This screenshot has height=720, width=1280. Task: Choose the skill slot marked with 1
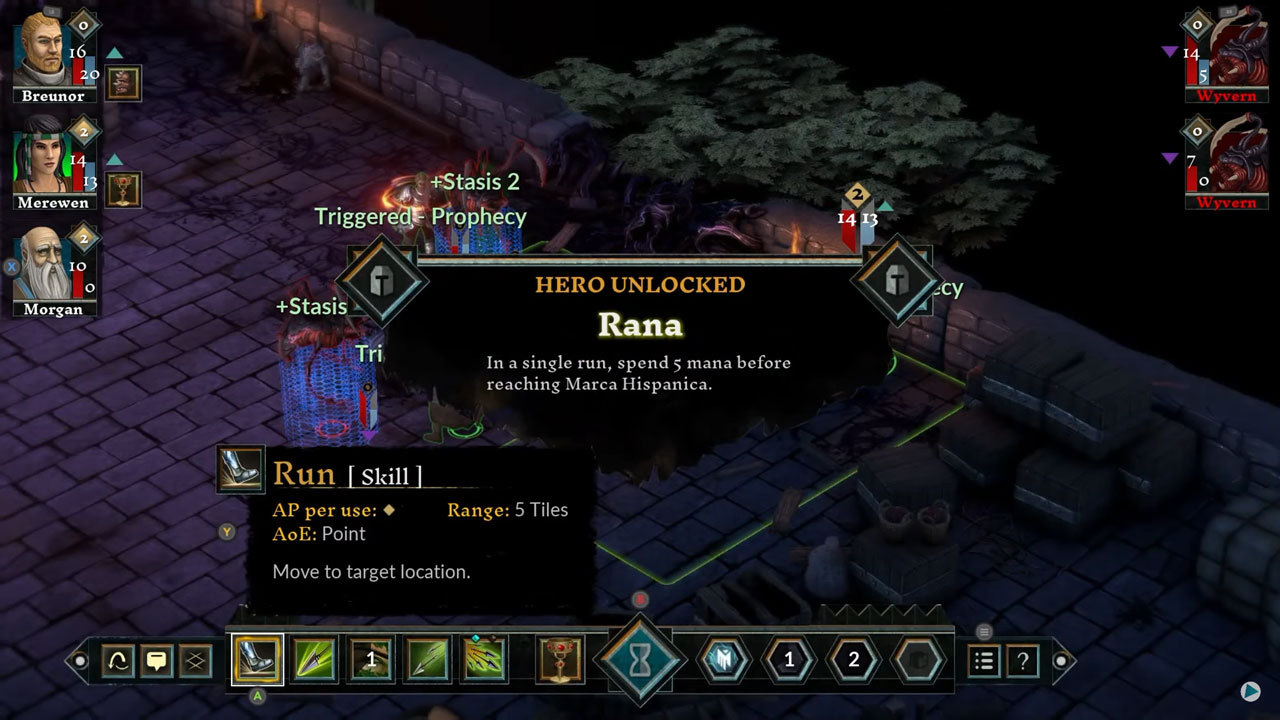370,660
